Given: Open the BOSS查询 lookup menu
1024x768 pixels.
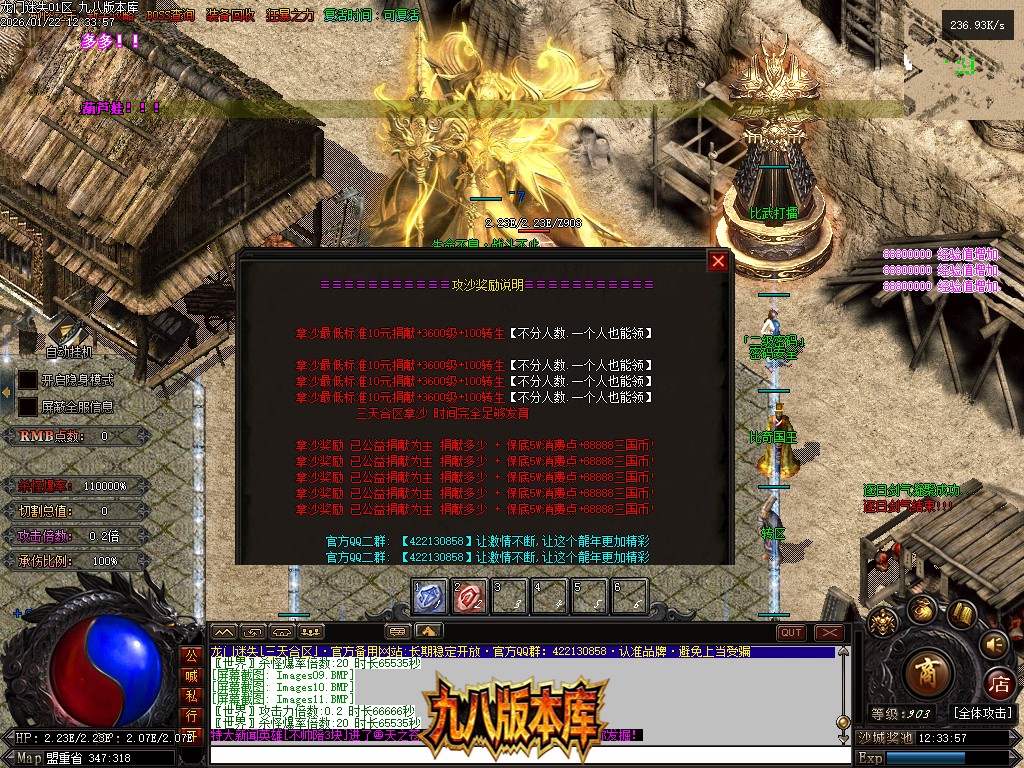Looking at the screenshot, I should pyautogui.click(x=171, y=16).
